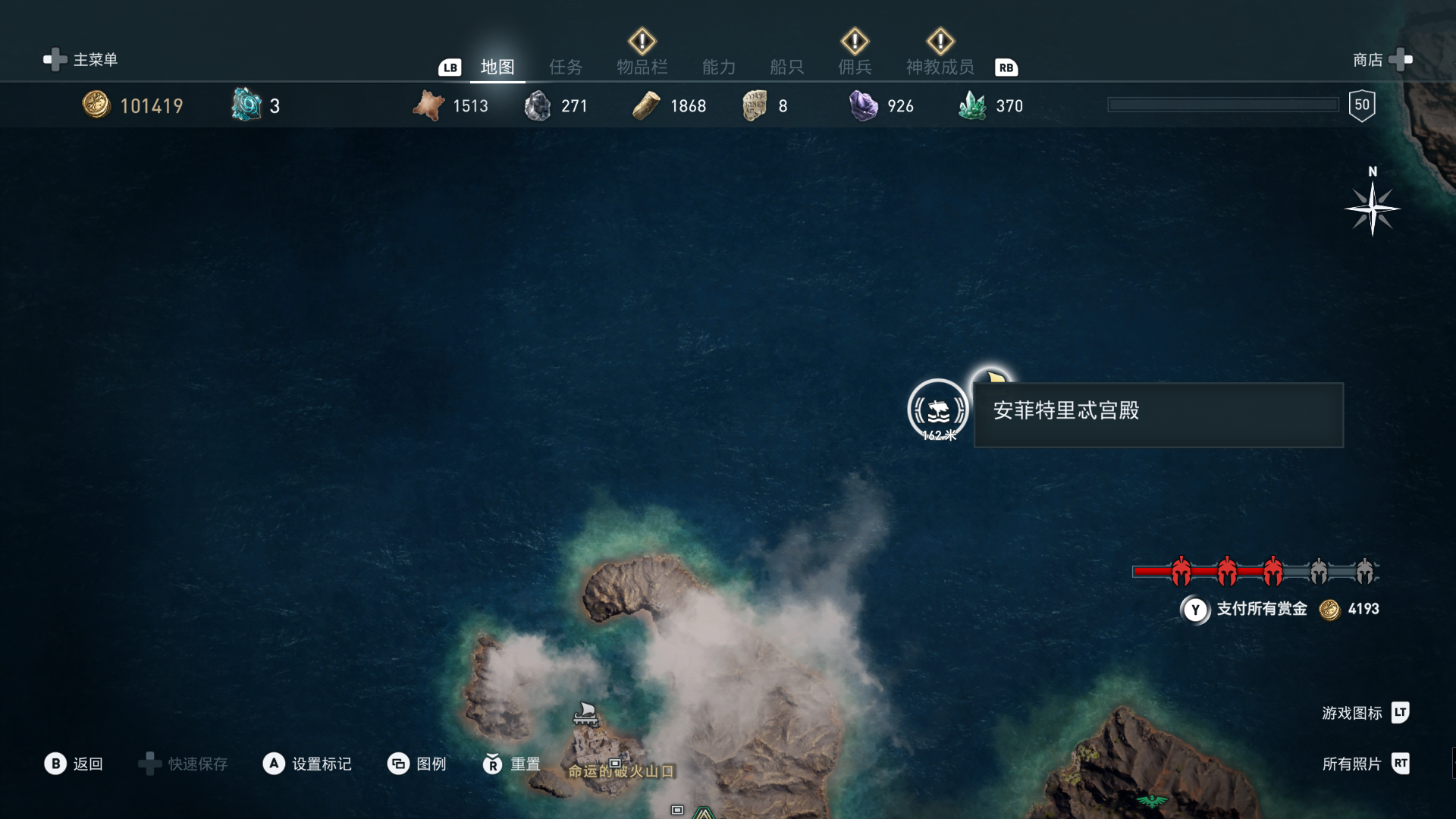Open the 船只 ship tab
1456x819 pixels.
coord(786,67)
